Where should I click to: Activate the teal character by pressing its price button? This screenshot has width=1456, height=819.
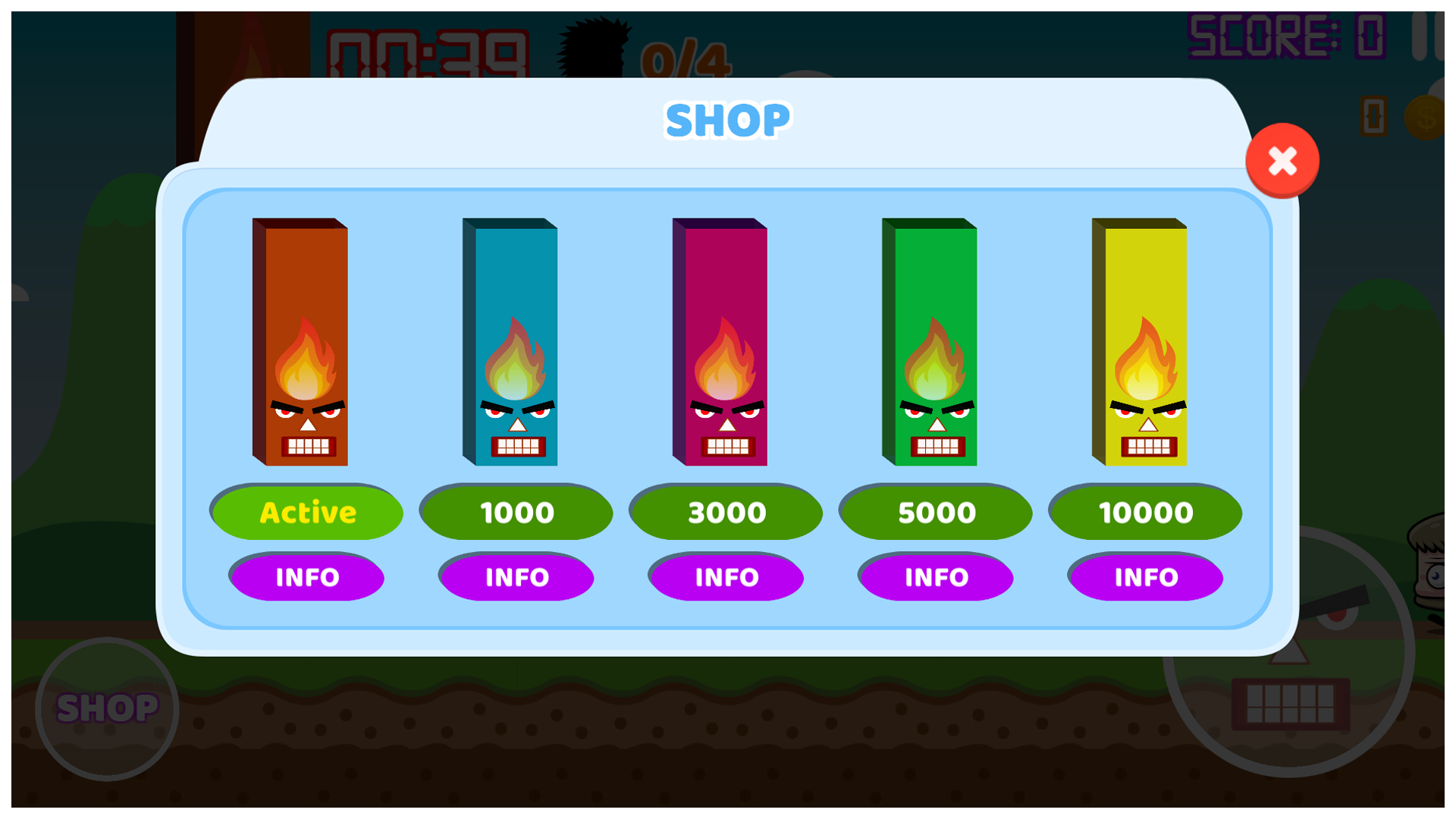tap(516, 512)
